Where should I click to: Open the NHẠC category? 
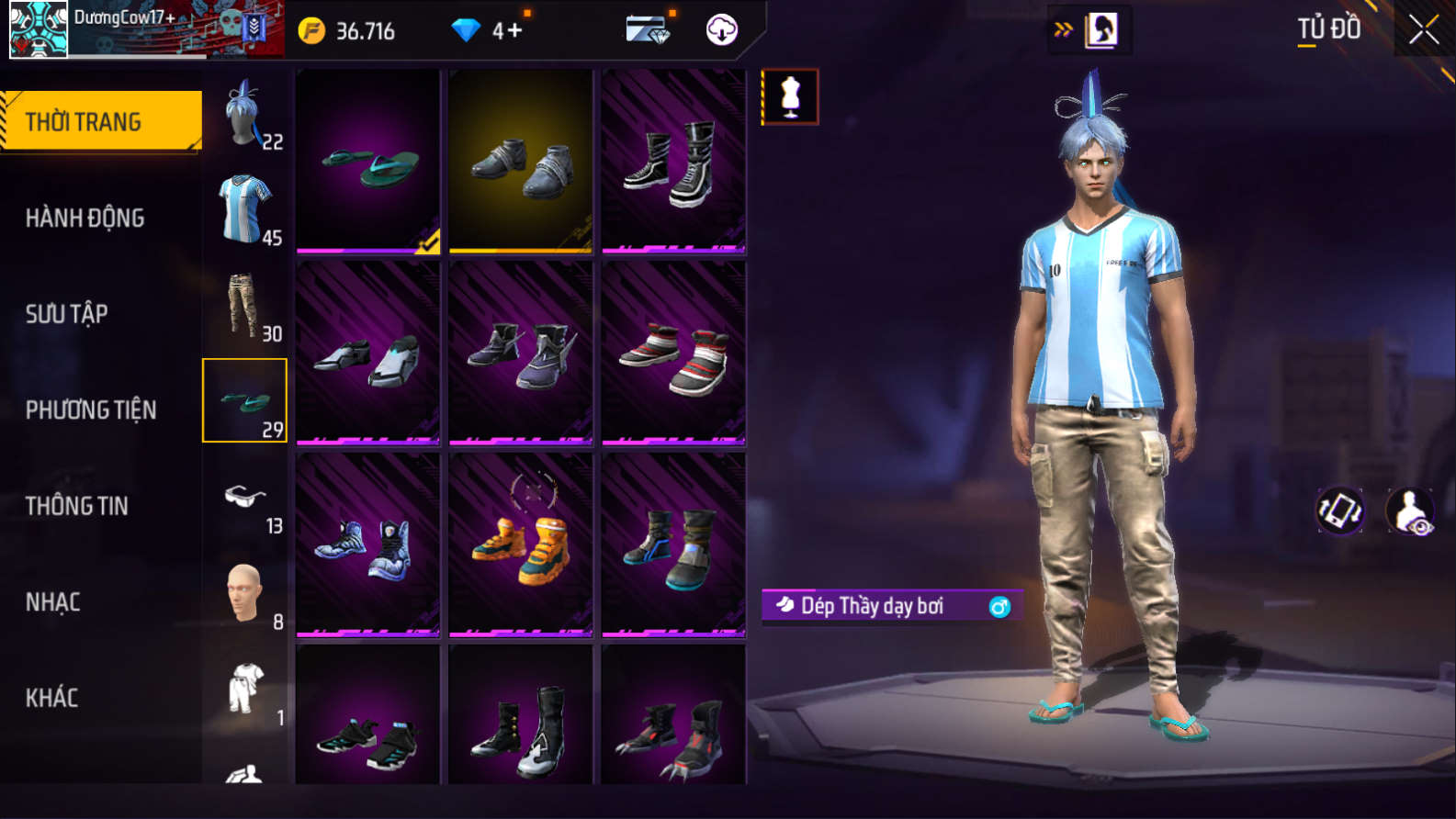(x=53, y=602)
